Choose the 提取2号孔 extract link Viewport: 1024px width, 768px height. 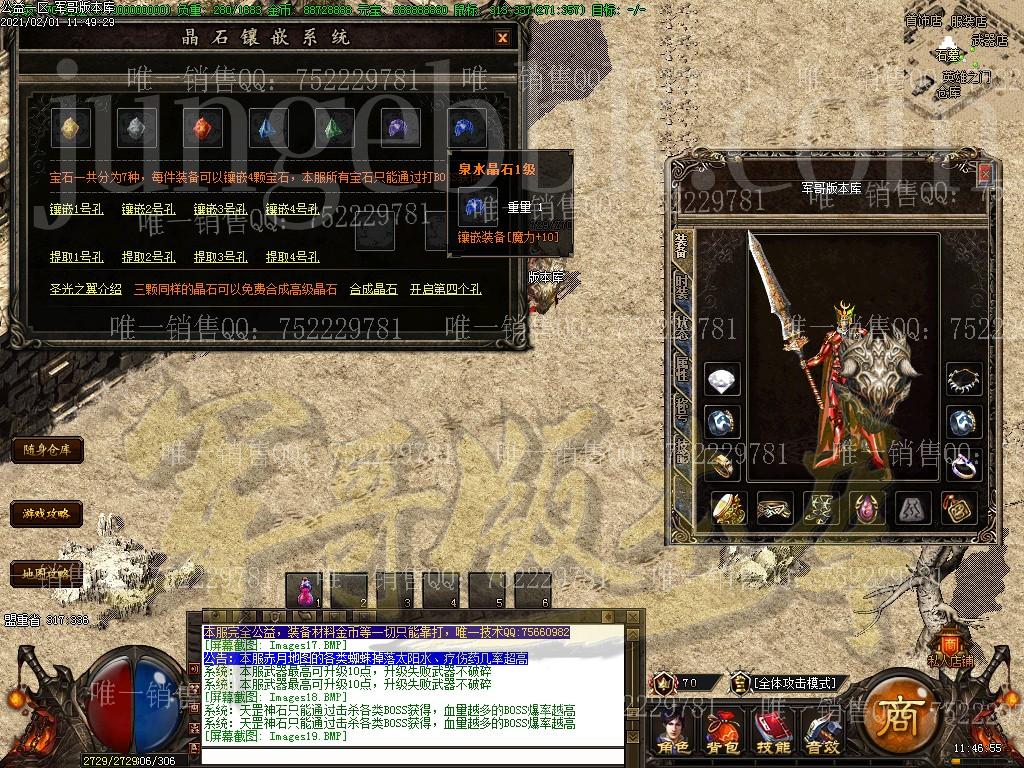149,257
